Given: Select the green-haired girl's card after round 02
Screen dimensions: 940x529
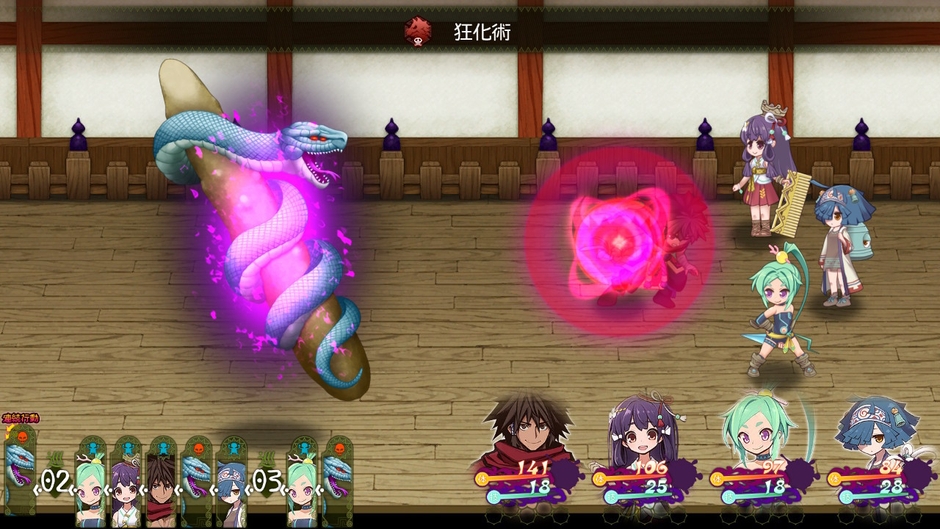Looking at the screenshot, I should 91,482.
